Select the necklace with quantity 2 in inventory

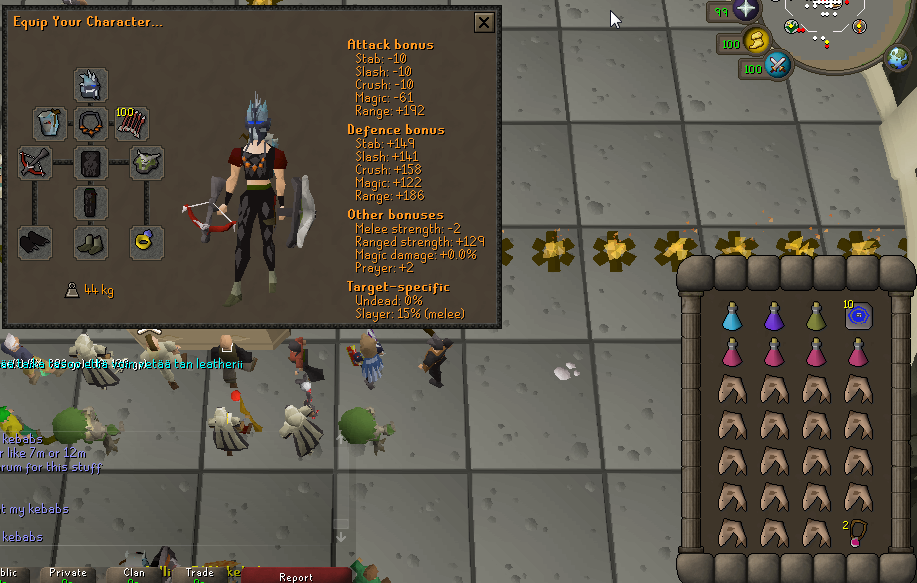point(857,532)
